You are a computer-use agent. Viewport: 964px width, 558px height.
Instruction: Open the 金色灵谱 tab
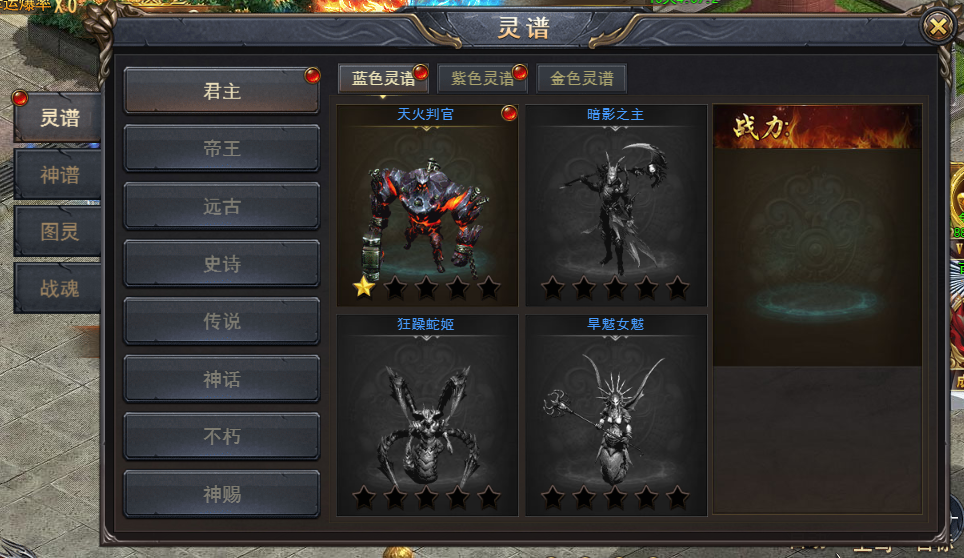point(581,79)
